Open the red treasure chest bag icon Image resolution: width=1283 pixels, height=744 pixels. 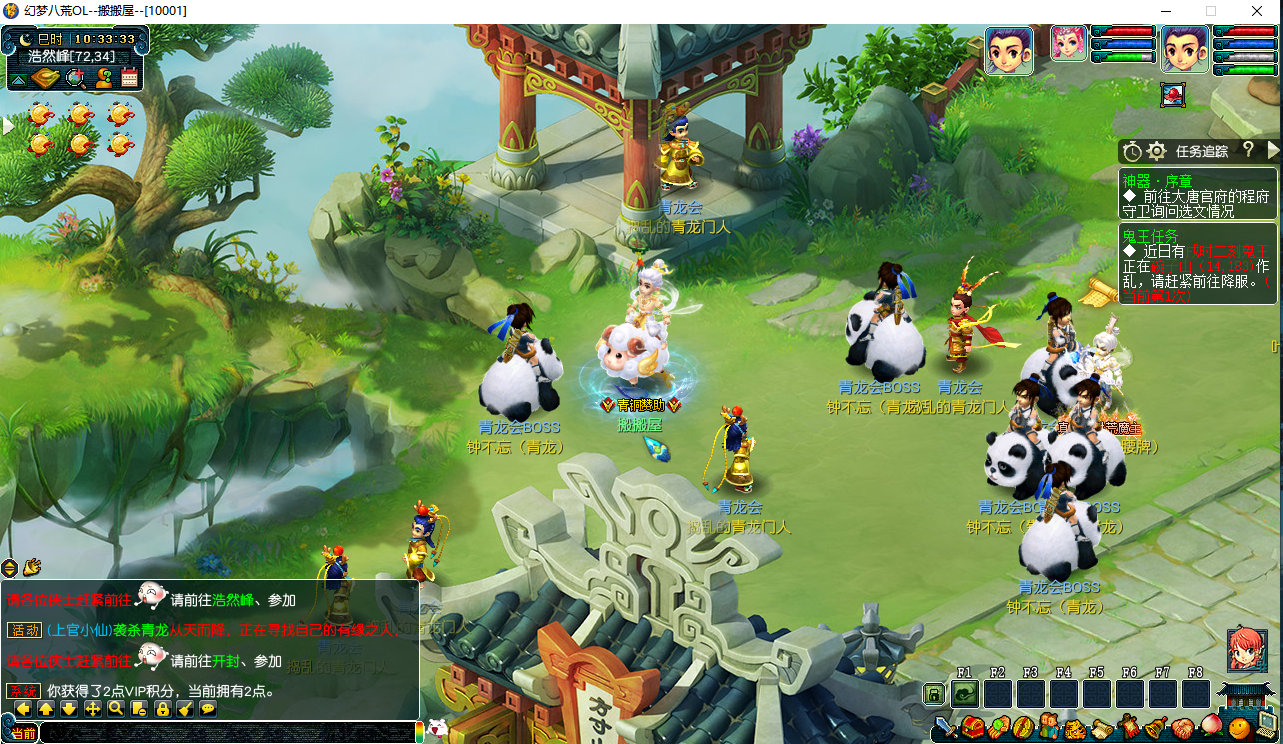(x=972, y=728)
